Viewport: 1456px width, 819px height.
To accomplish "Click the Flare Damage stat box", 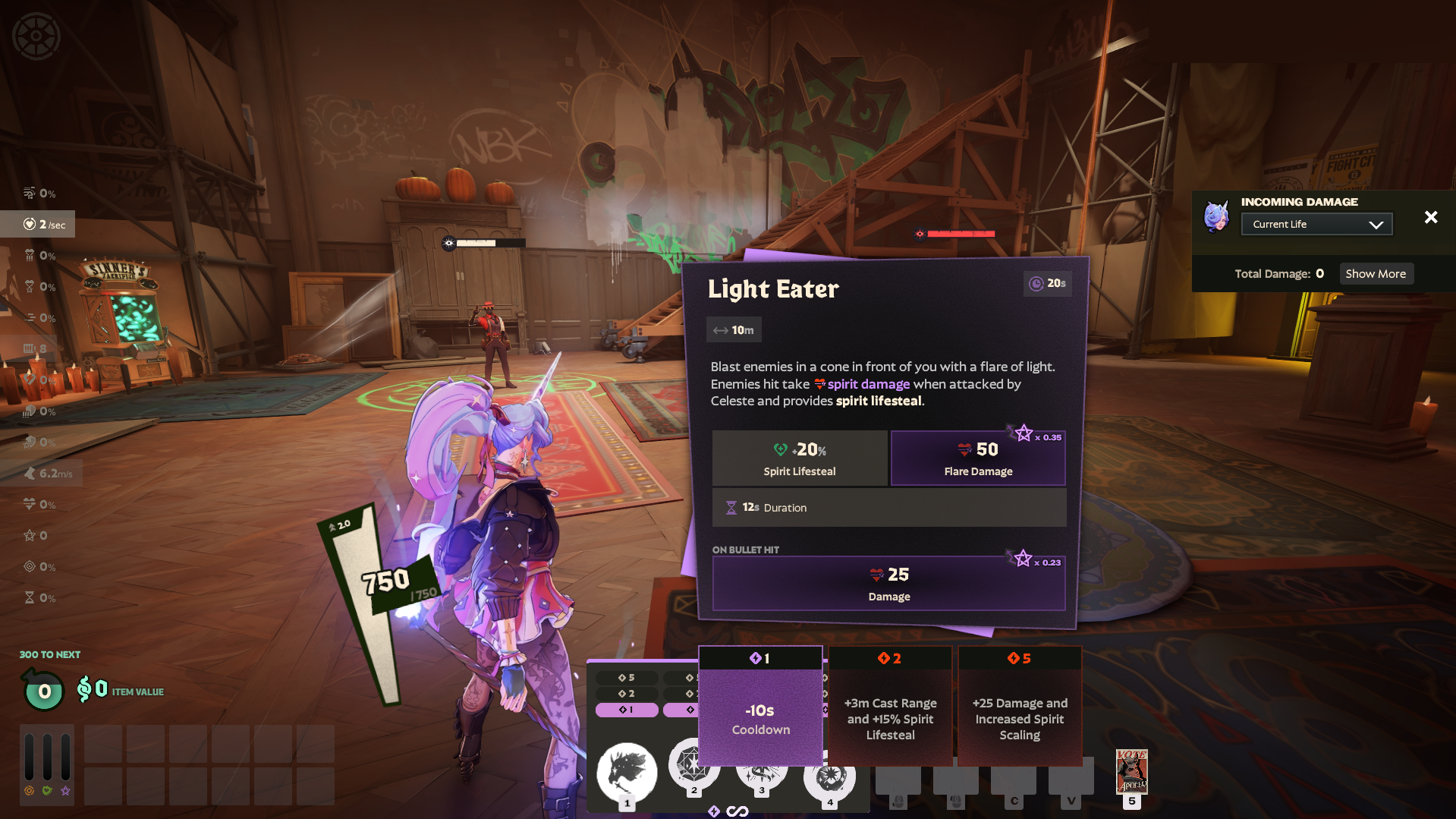I will pyautogui.click(x=978, y=458).
